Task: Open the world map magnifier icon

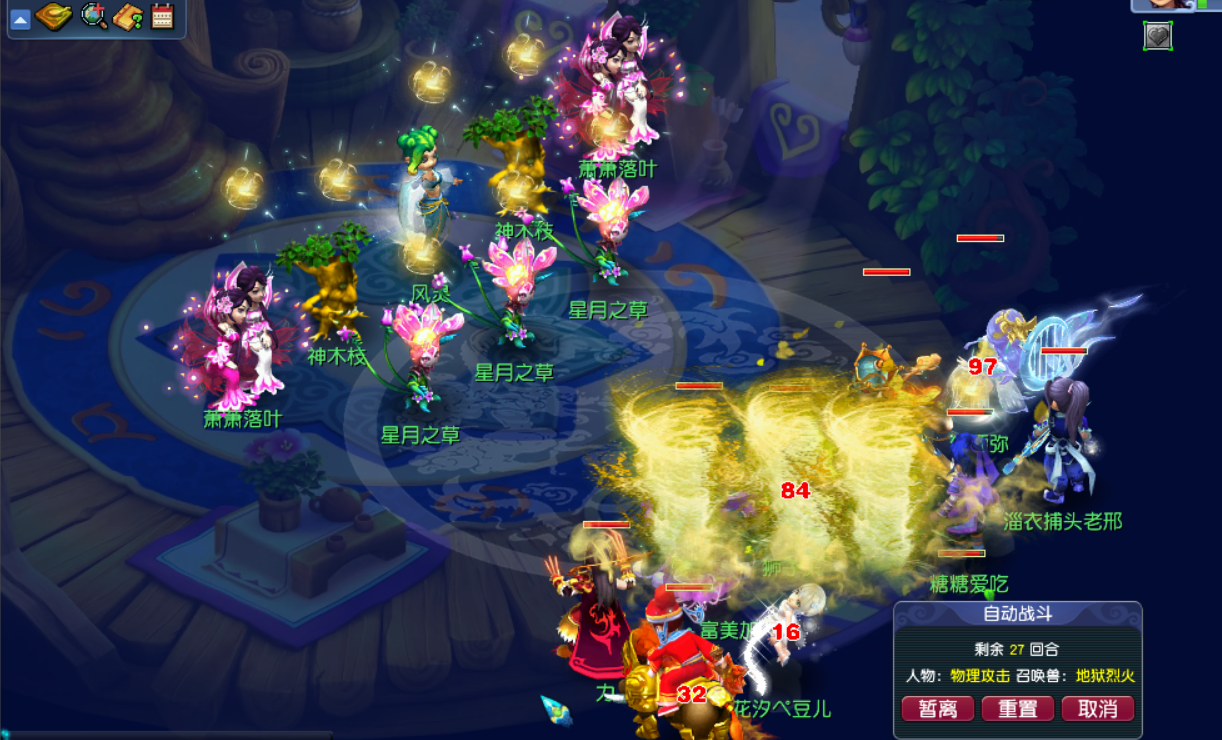Action: (x=94, y=16)
